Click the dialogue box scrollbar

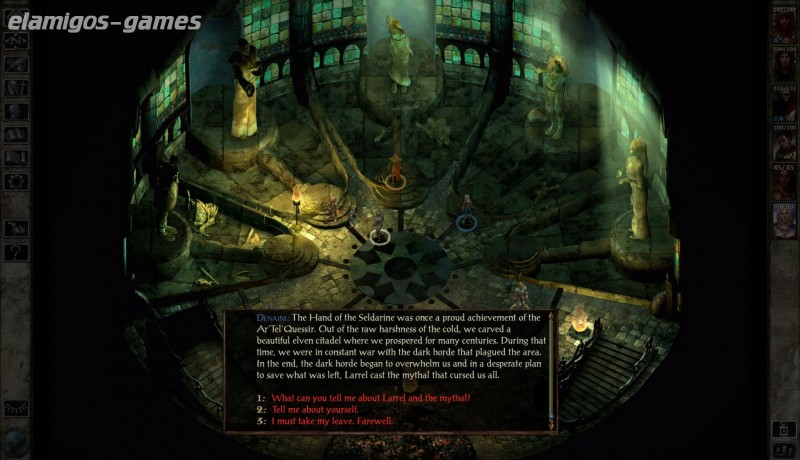tap(551, 370)
